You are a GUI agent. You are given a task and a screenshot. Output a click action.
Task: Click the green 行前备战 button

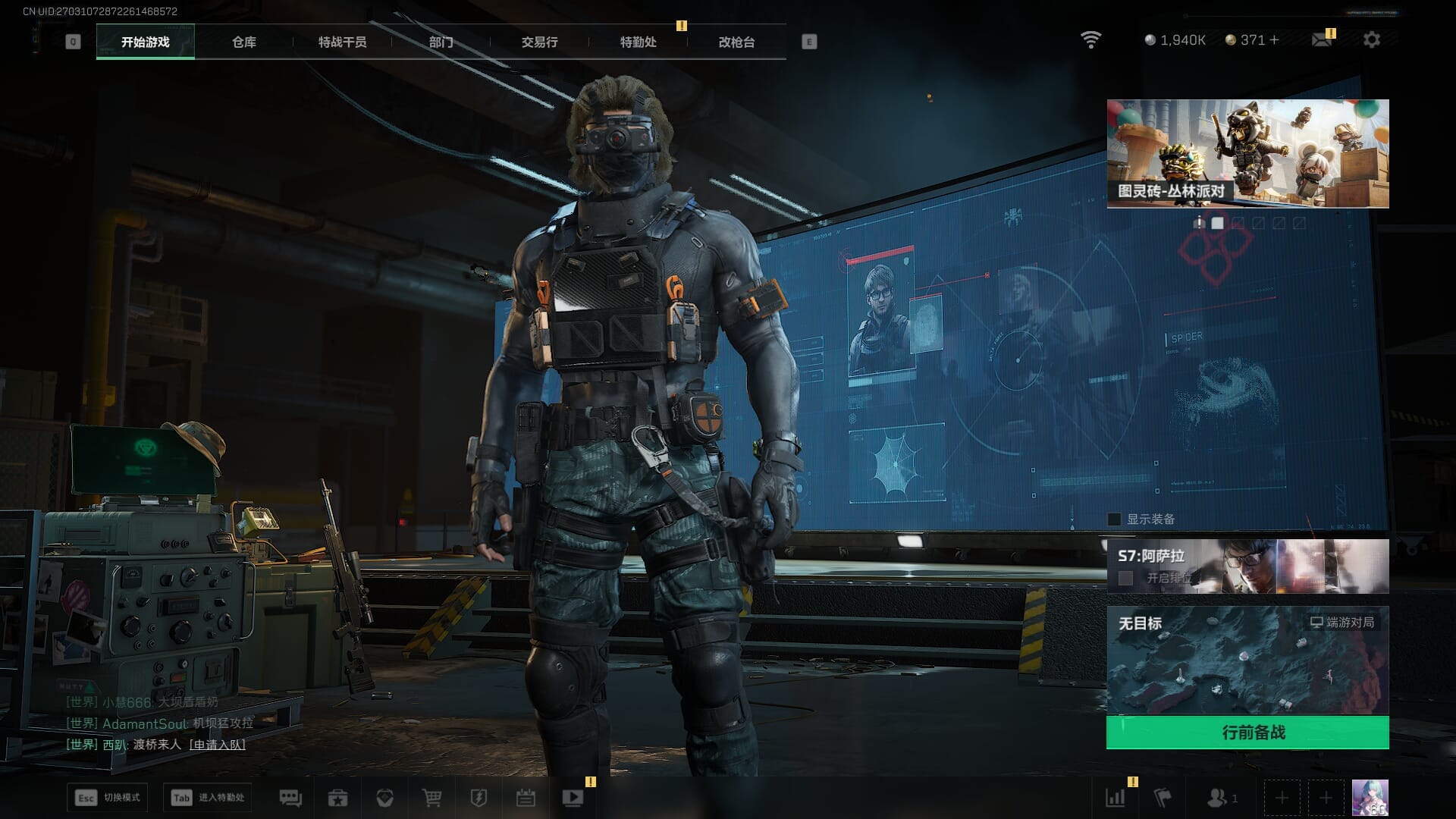click(x=1247, y=733)
